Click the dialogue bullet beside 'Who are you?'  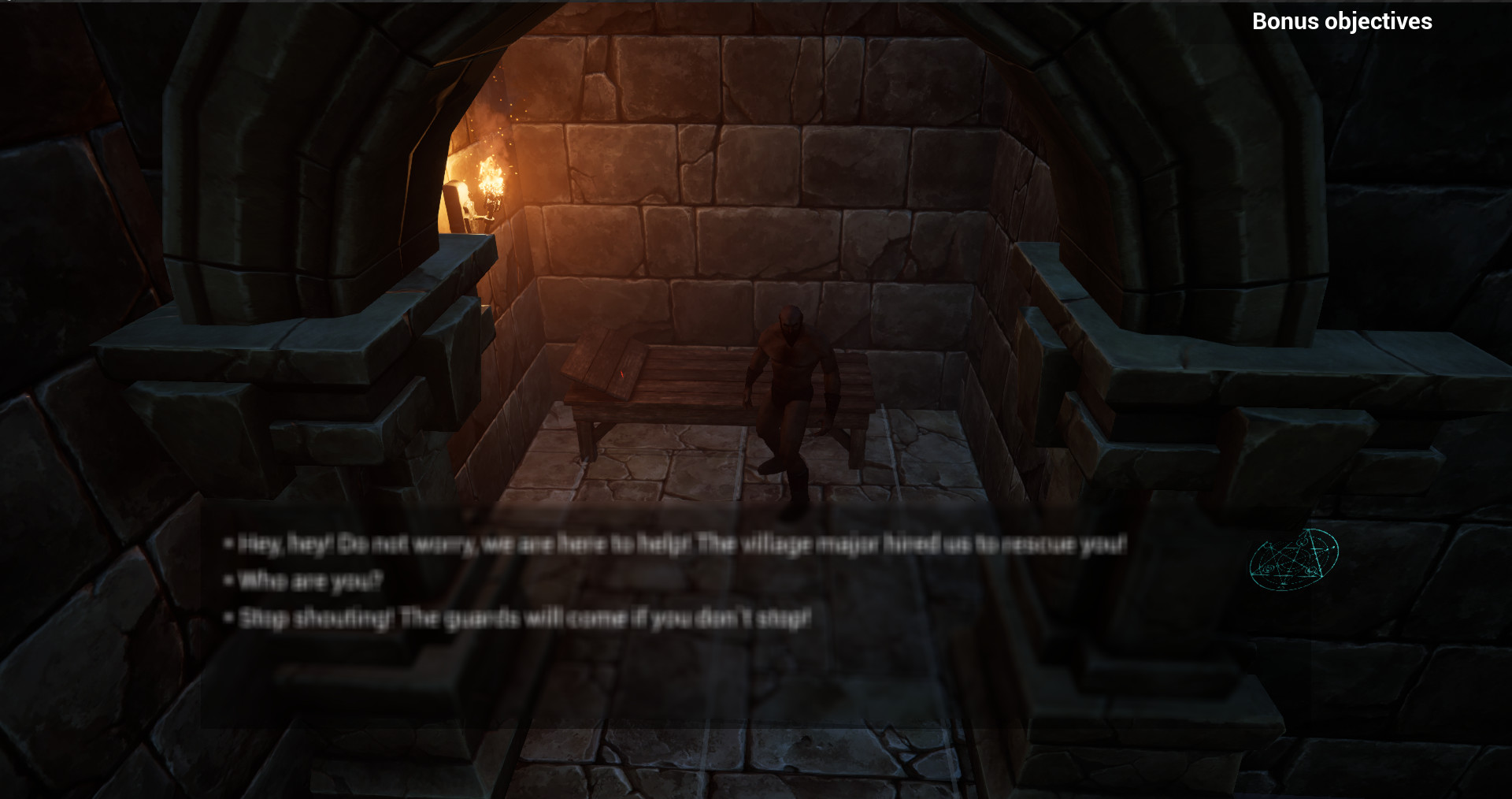[x=229, y=579]
